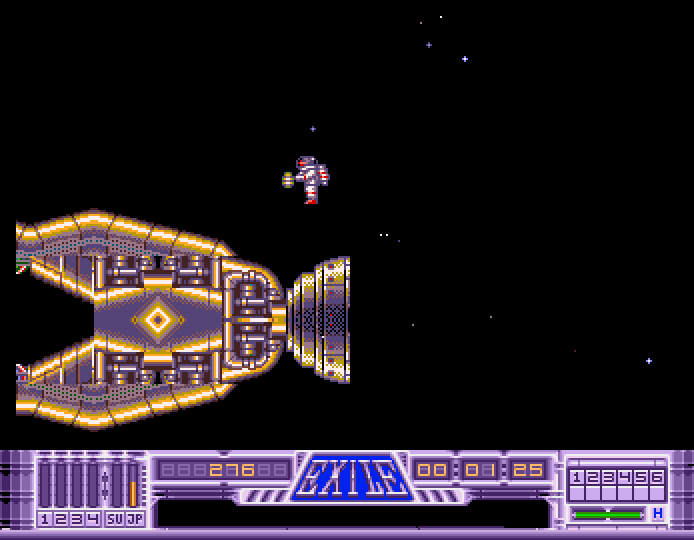Toggle the JP jetpack gauge label

[x=135, y=518]
